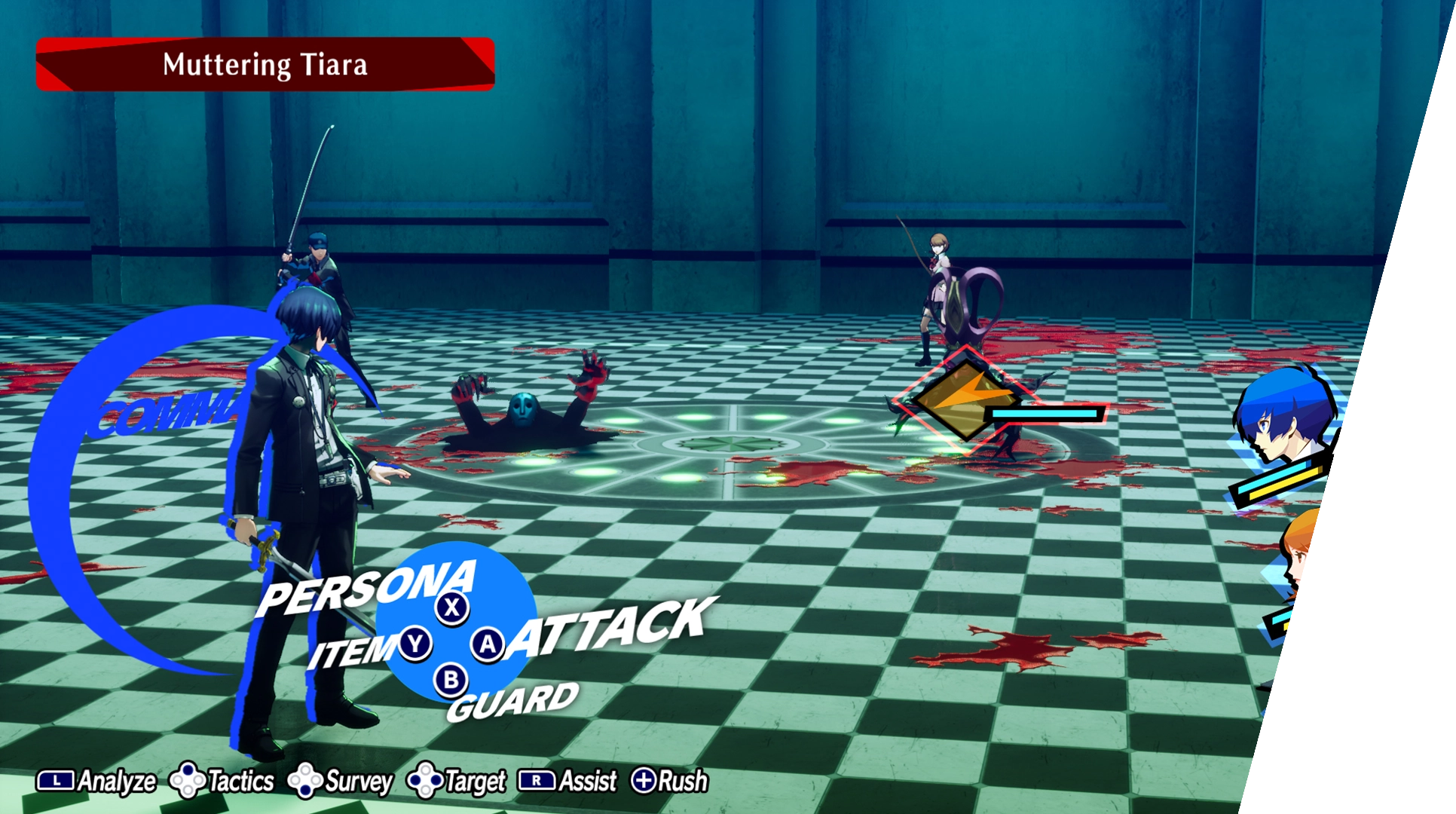
Task: Activate the Target option
Action: click(x=457, y=782)
